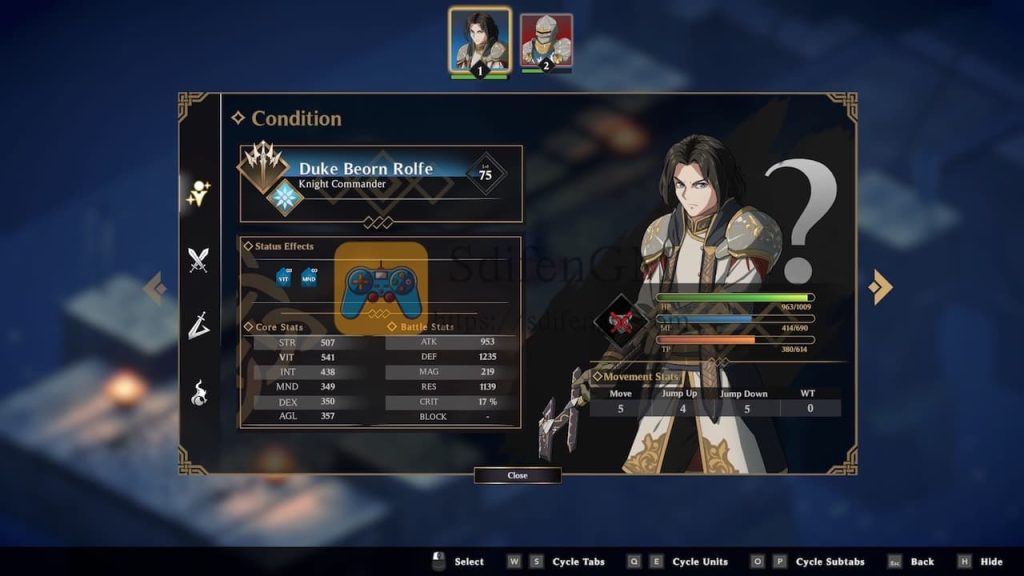This screenshot has width=1024, height=576.
Task: Go to next unit with right arrow
Action: coord(879,287)
